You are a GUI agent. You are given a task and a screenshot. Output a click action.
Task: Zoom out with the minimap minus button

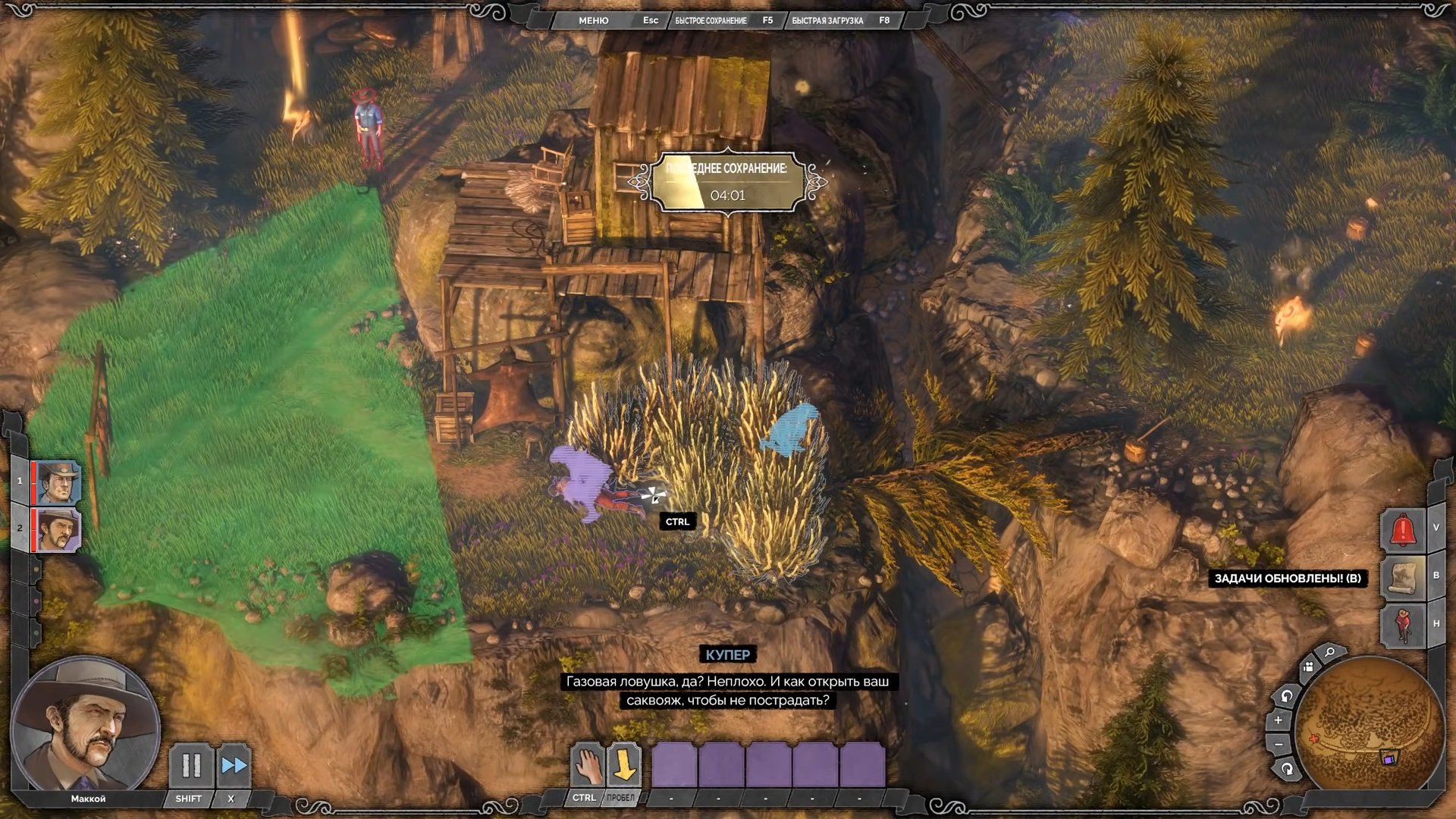[x=1279, y=745]
